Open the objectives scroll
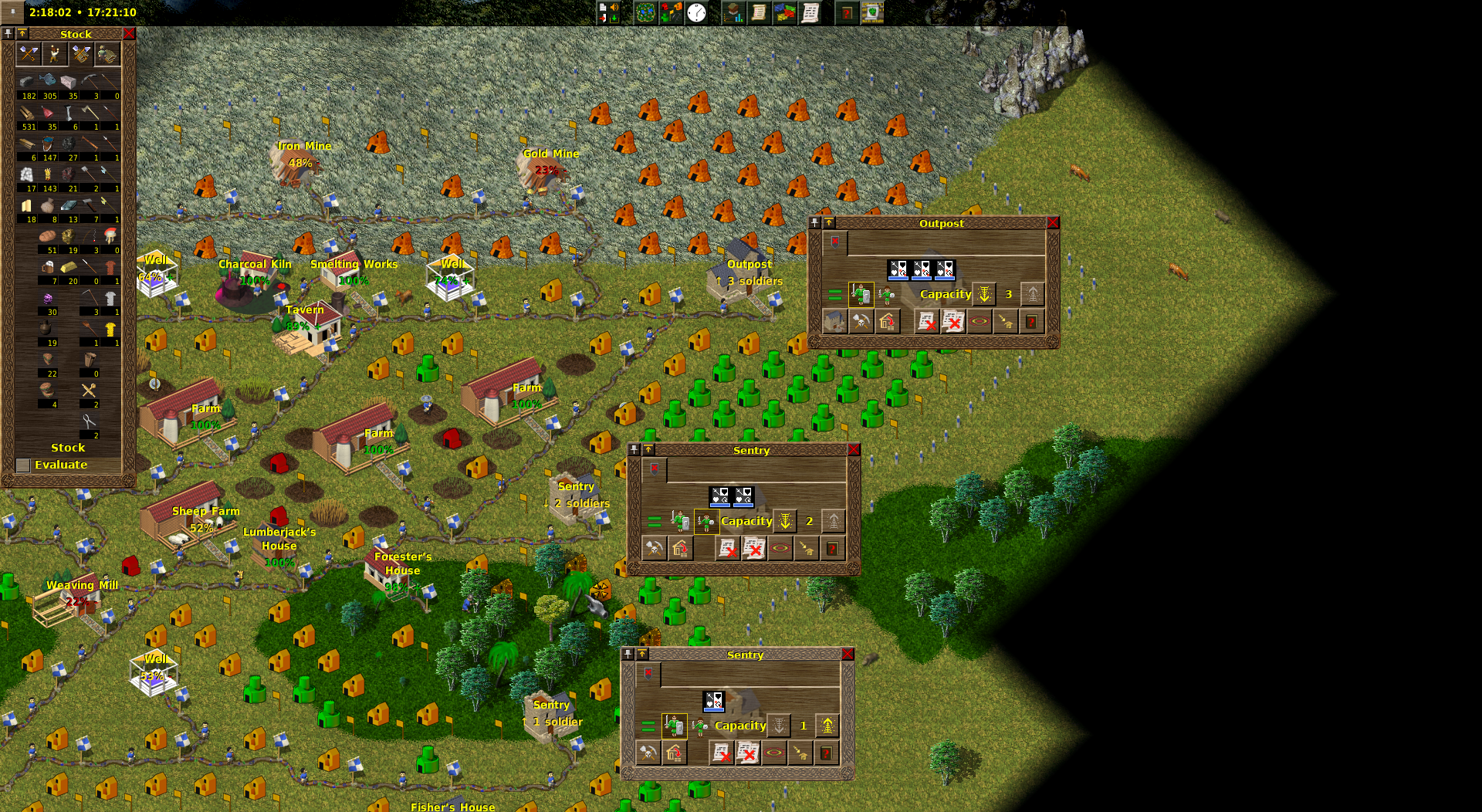The width and height of the screenshot is (1482, 812). 759,12
